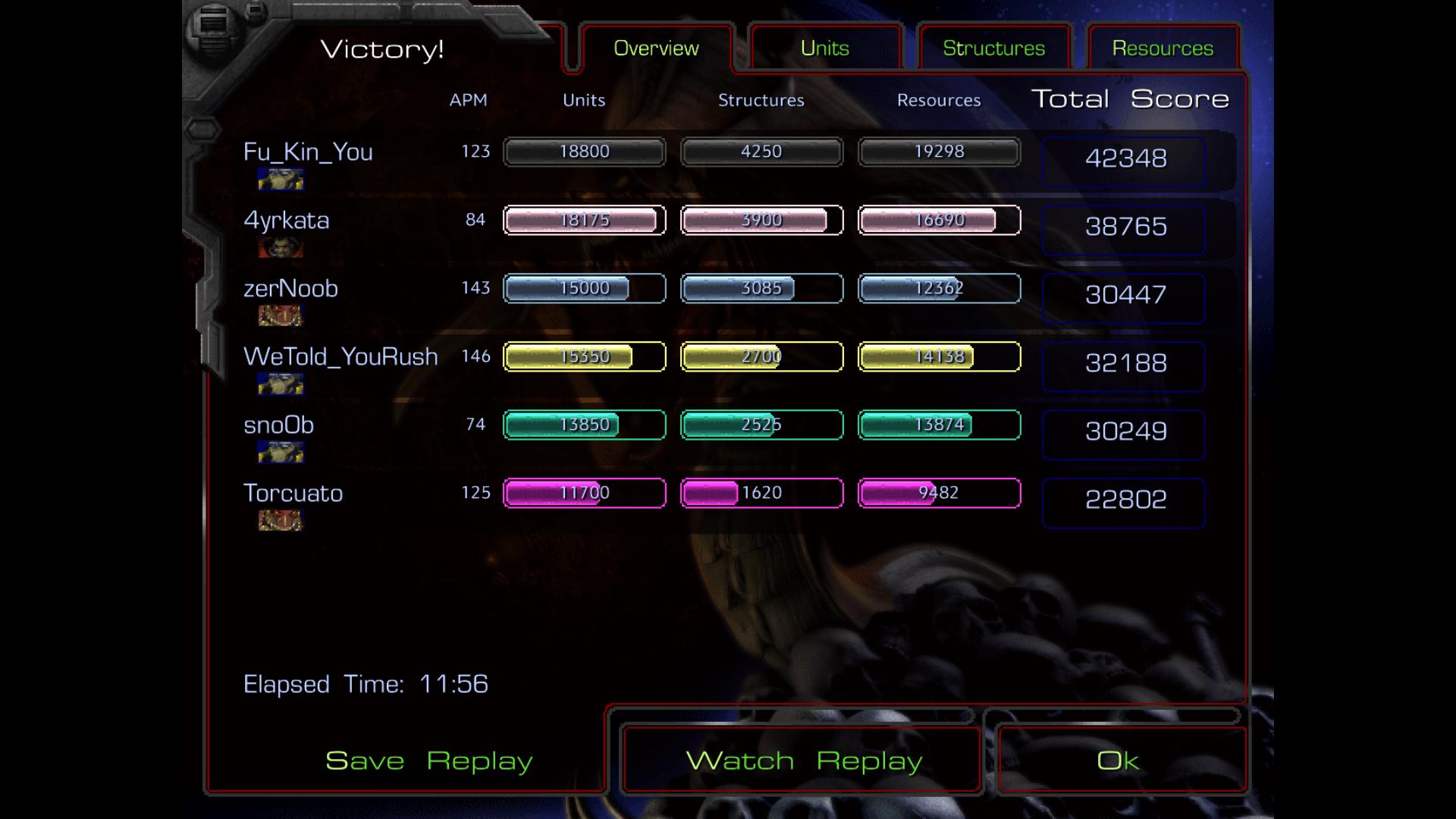Watch Replay of the finished game
Screen dimensions: 1456x819
click(x=803, y=761)
